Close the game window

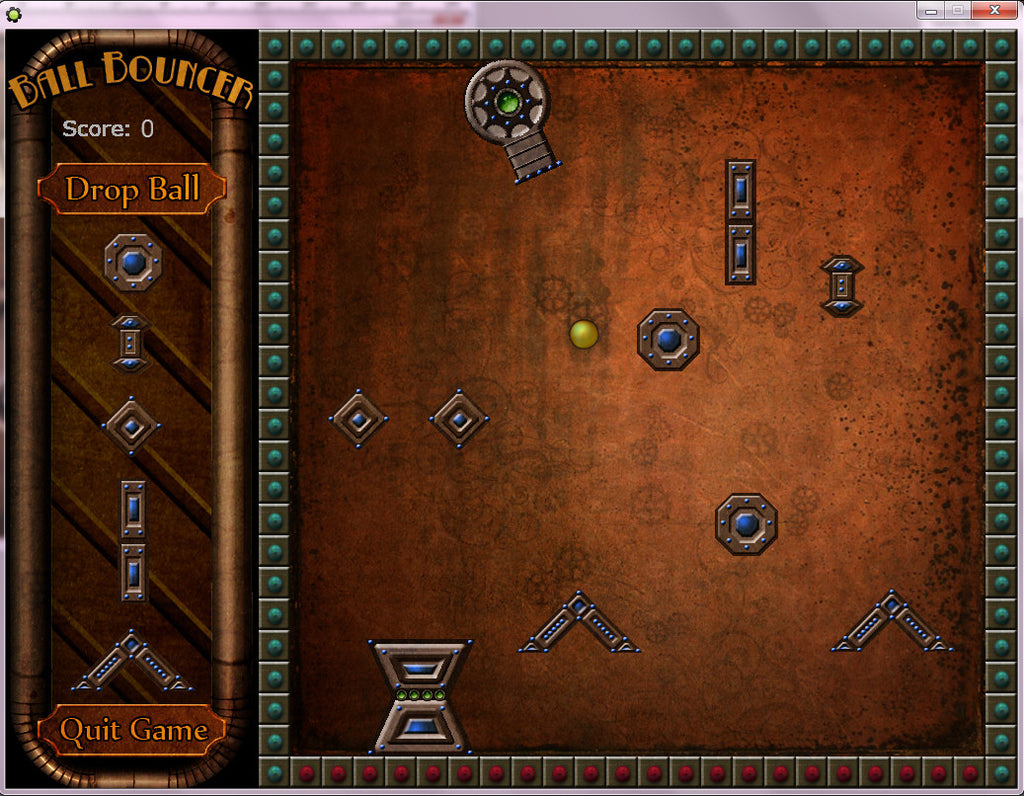993,10
